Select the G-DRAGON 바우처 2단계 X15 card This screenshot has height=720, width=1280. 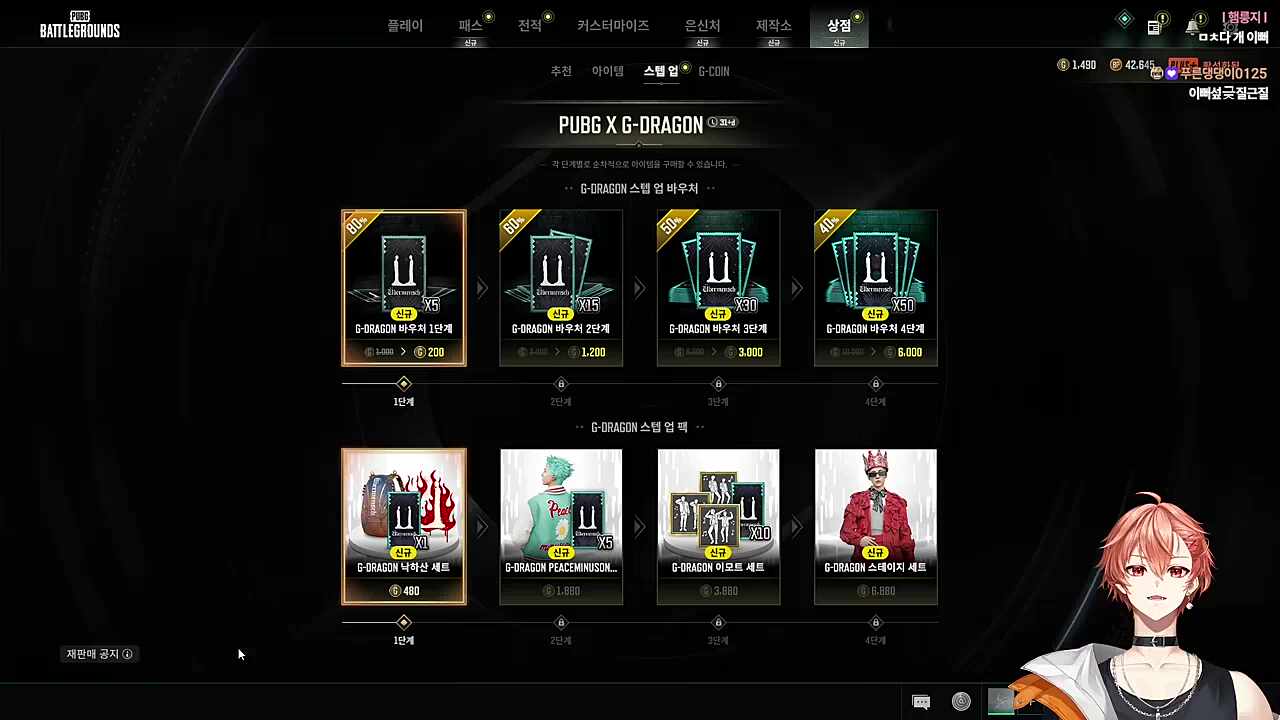(x=561, y=288)
